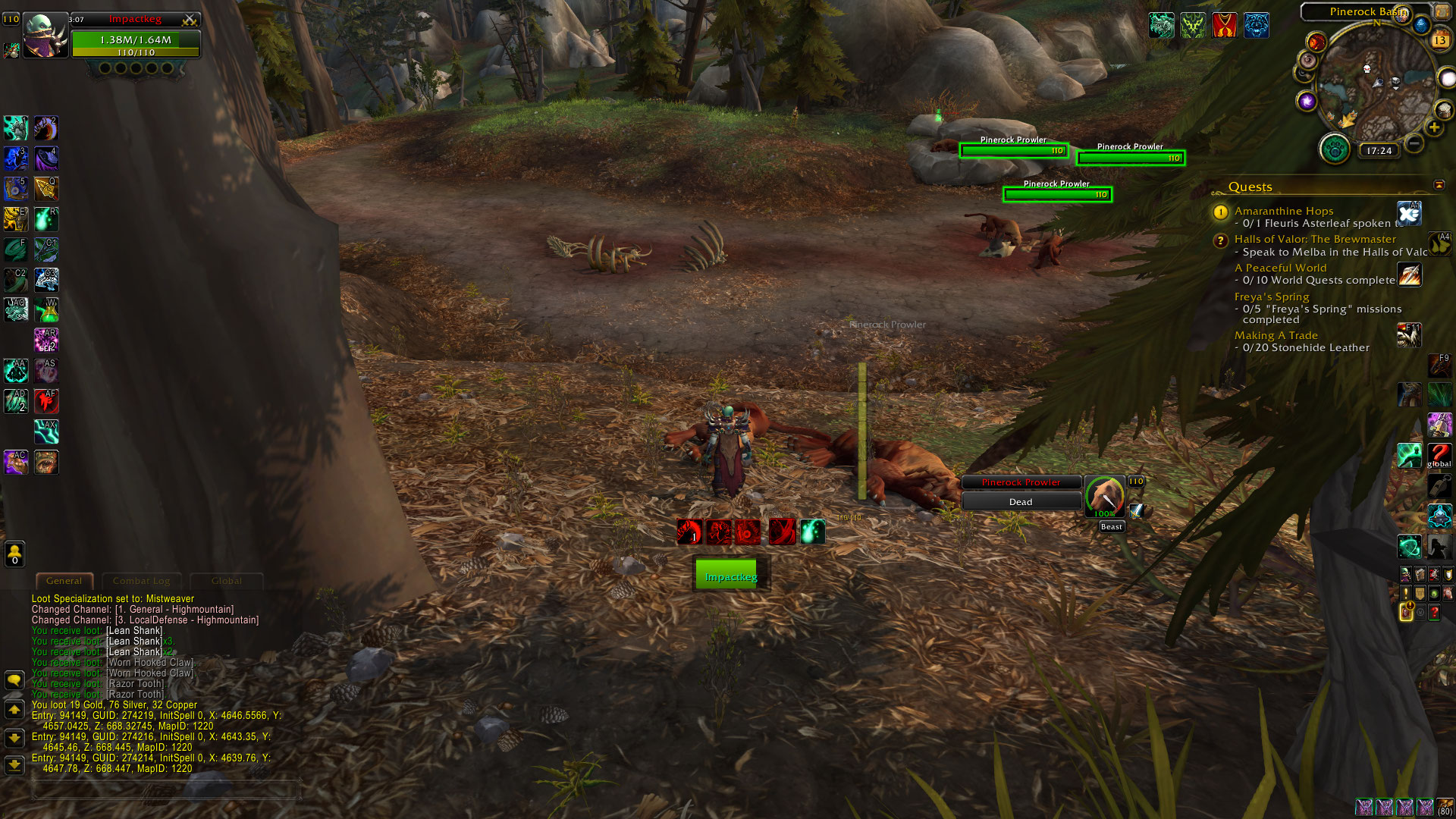This screenshot has width=1456, height=819.
Task: Choose the Making A Trade quest
Action: 1276,335
